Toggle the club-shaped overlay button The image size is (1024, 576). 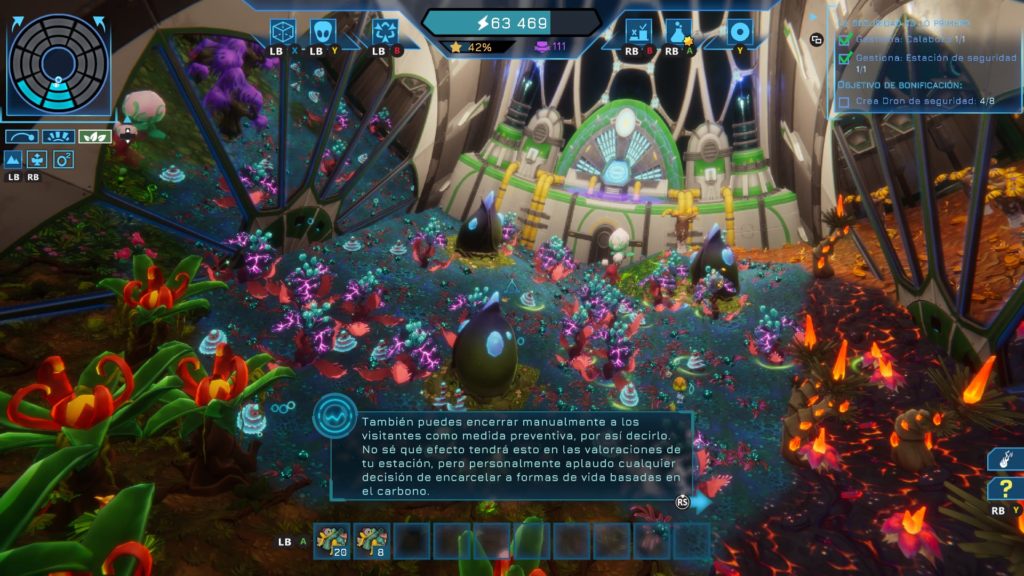pyautogui.click(x=39, y=159)
